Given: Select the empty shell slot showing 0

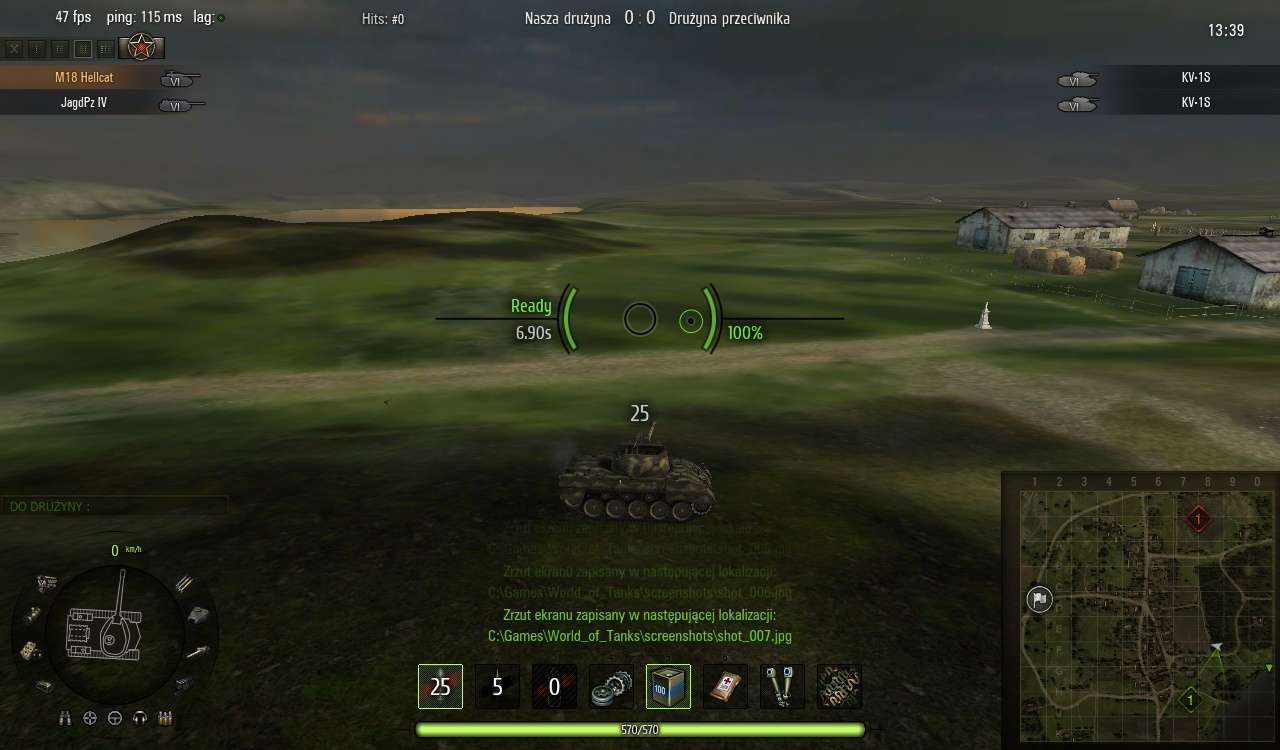Looking at the screenshot, I should [x=554, y=687].
